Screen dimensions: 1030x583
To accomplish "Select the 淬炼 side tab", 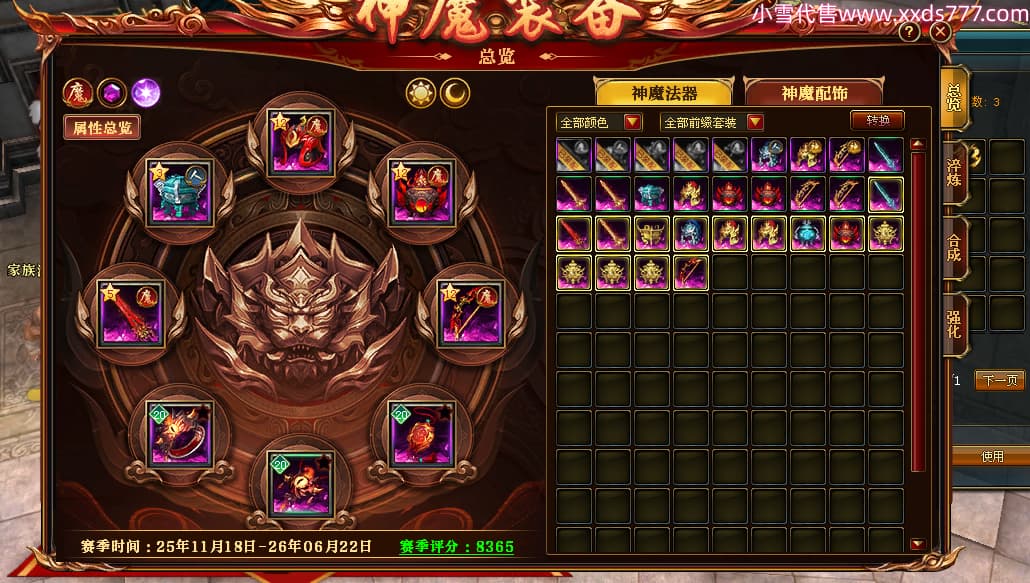I will (955, 171).
